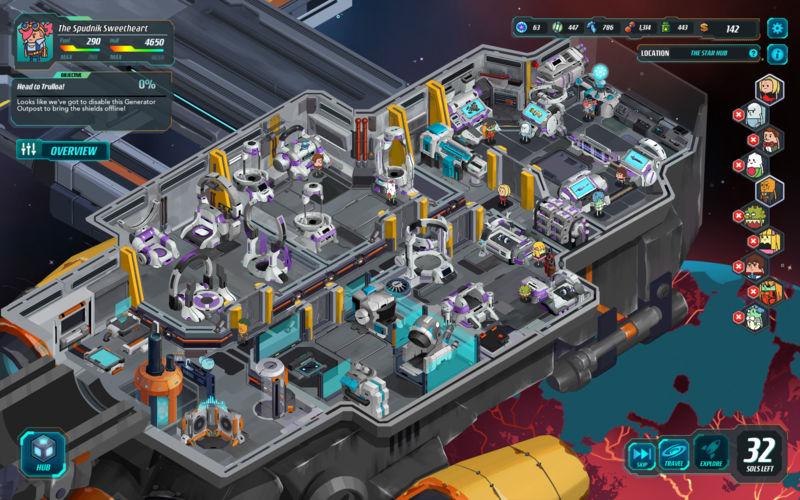
Task: Open the gear settings menu
Action: (777, 28)
